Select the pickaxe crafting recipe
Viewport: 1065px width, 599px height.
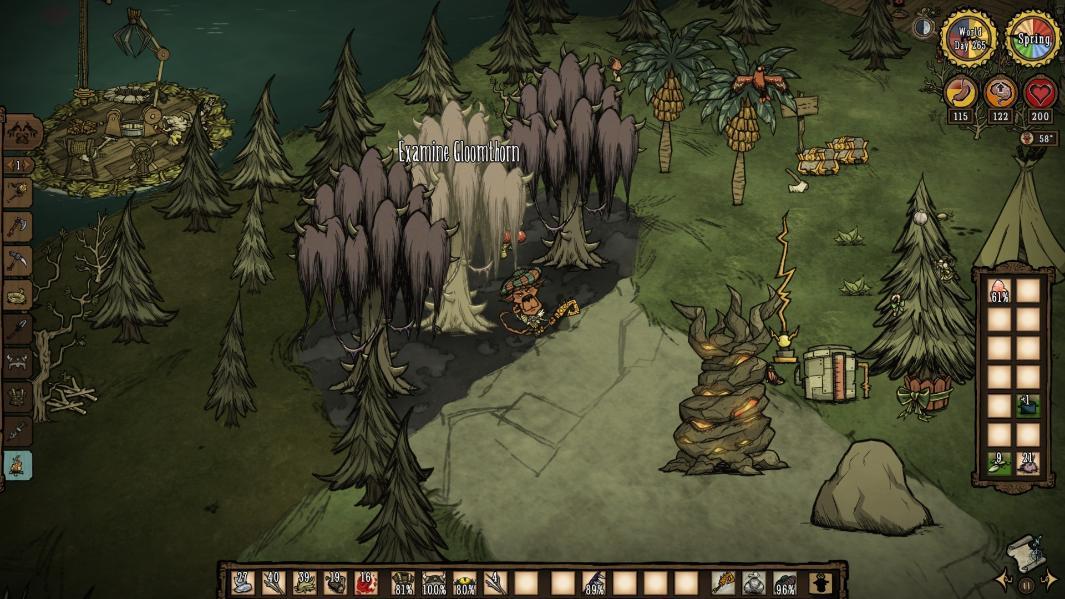click(x=19, y=261)
